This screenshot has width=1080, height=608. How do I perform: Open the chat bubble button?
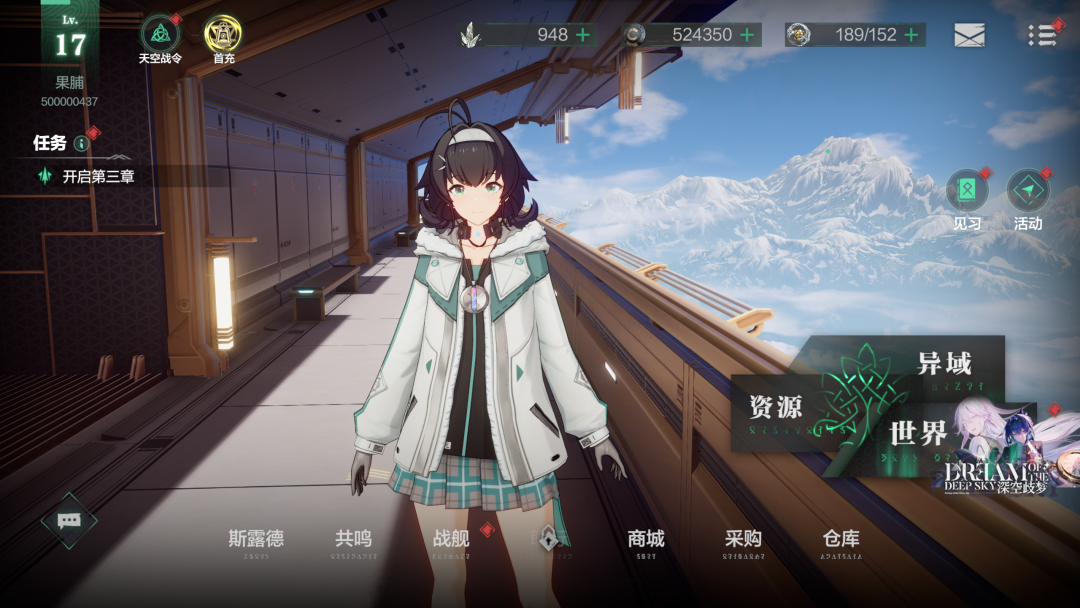coord(69,521)
